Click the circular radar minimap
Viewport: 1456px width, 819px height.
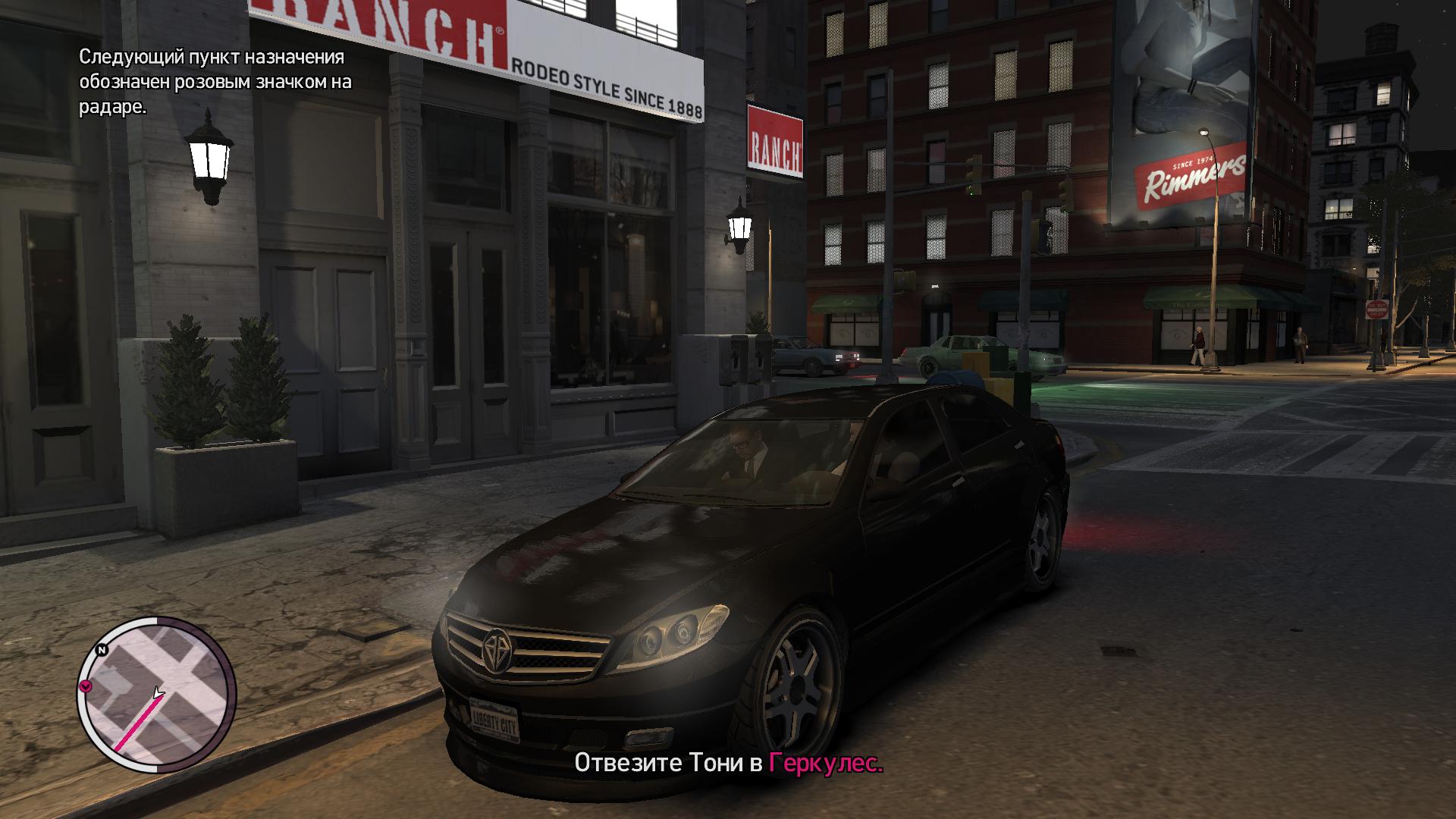tap(157, 695)
